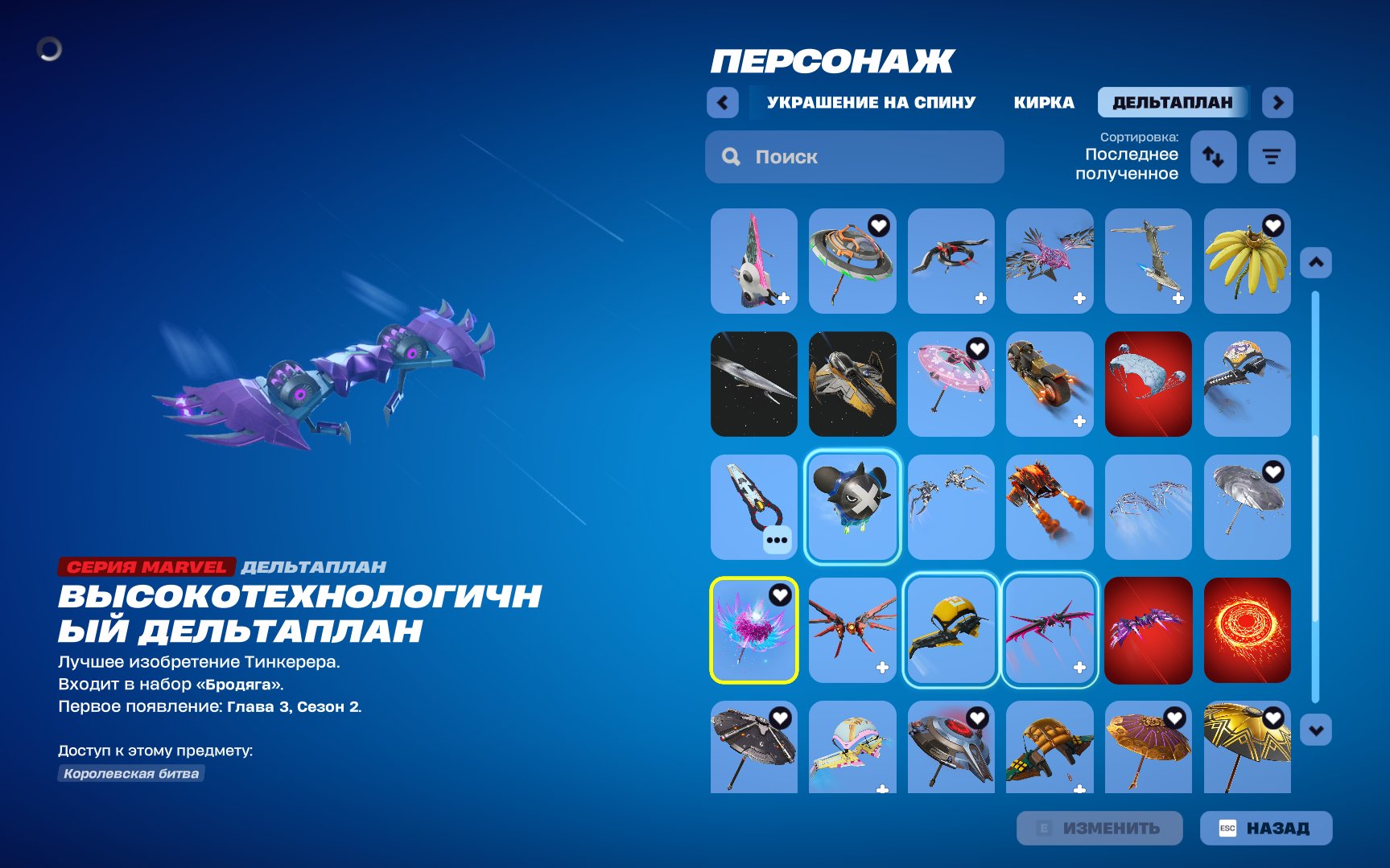Select the banana leaf glider thumbnail

(1246, 261)
